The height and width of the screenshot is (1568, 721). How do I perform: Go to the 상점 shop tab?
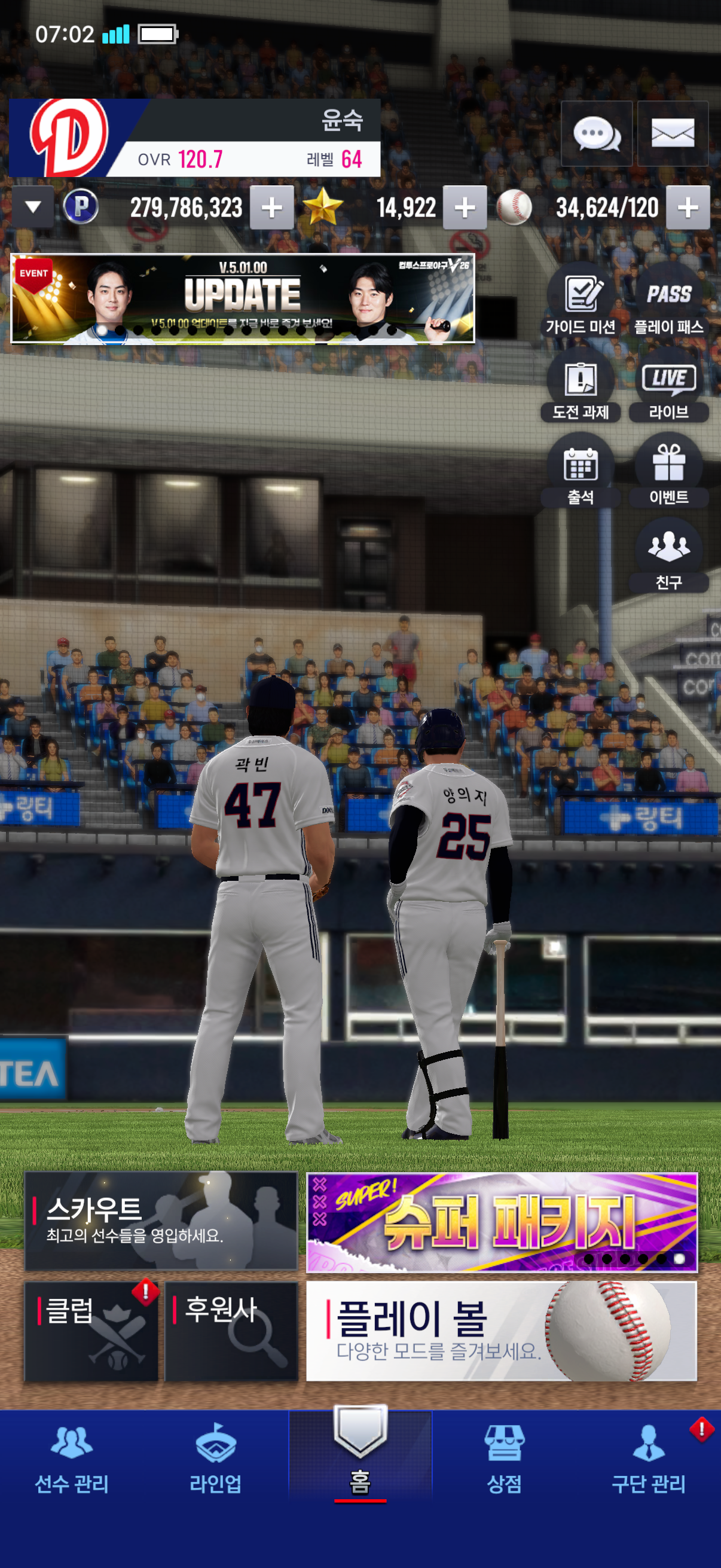[504, 1458]
